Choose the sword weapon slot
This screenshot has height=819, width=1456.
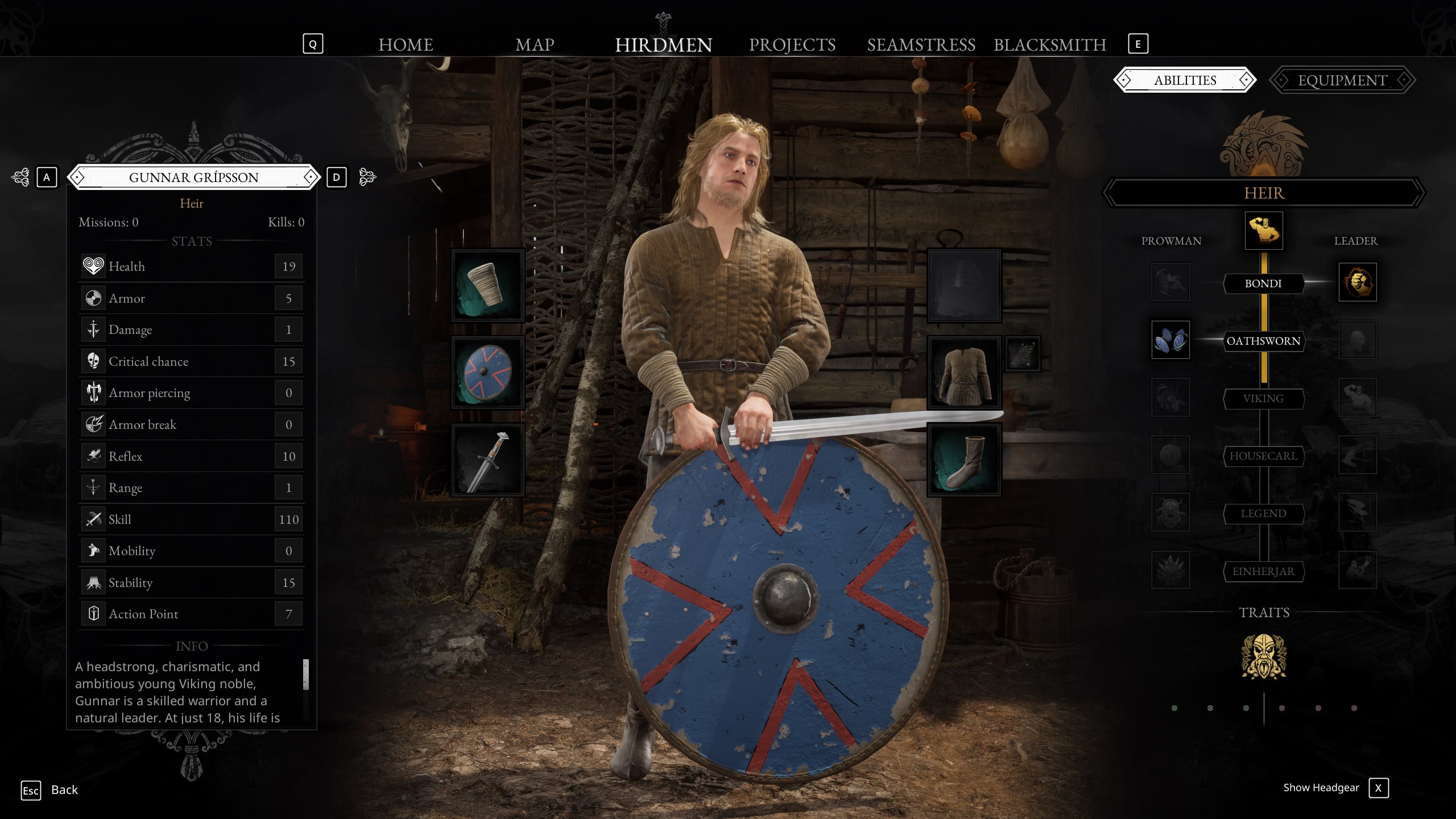pyautogui.click(x=487, y=460)
